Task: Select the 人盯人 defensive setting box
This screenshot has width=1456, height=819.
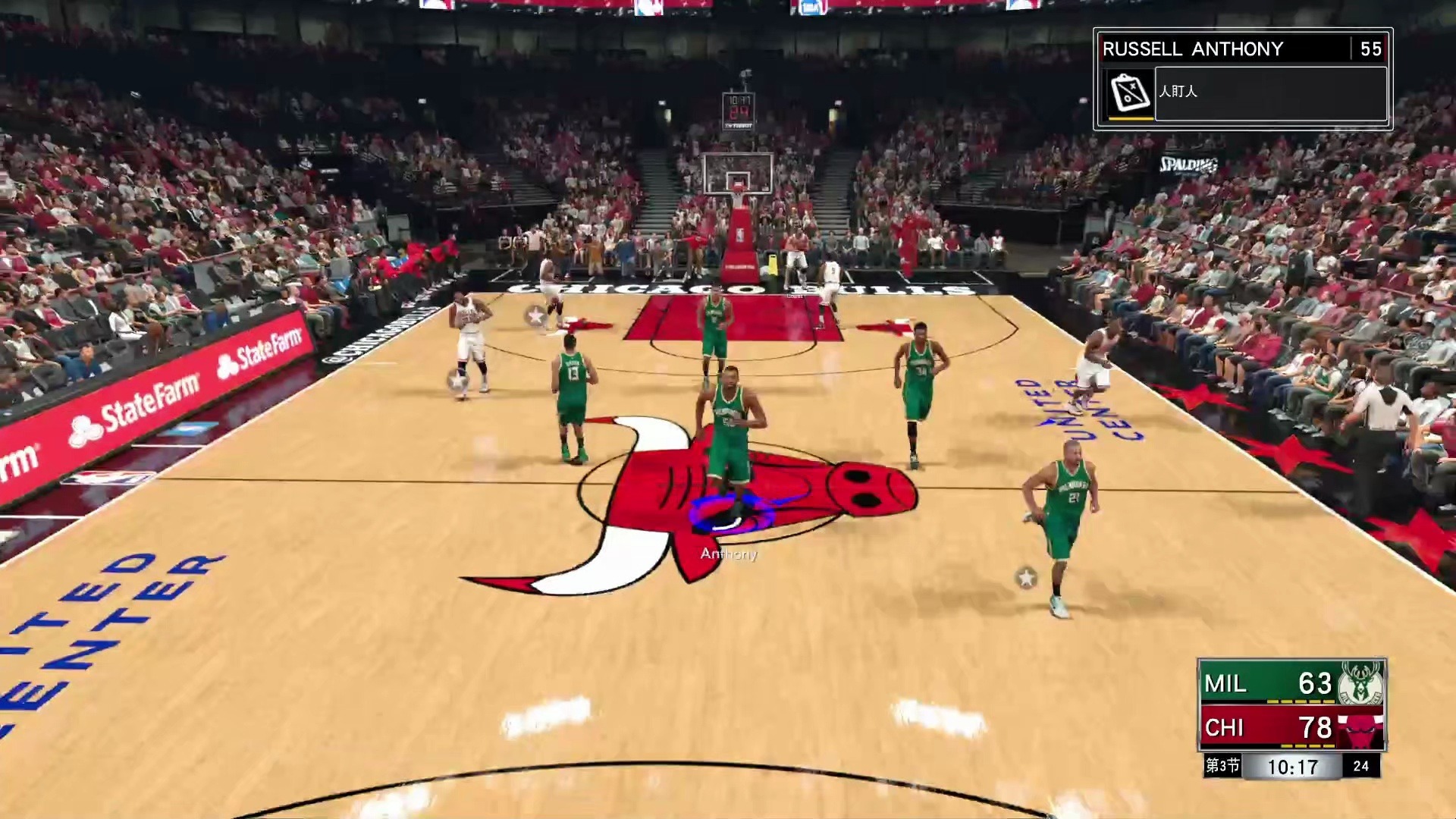Action: coord(1270,93)
